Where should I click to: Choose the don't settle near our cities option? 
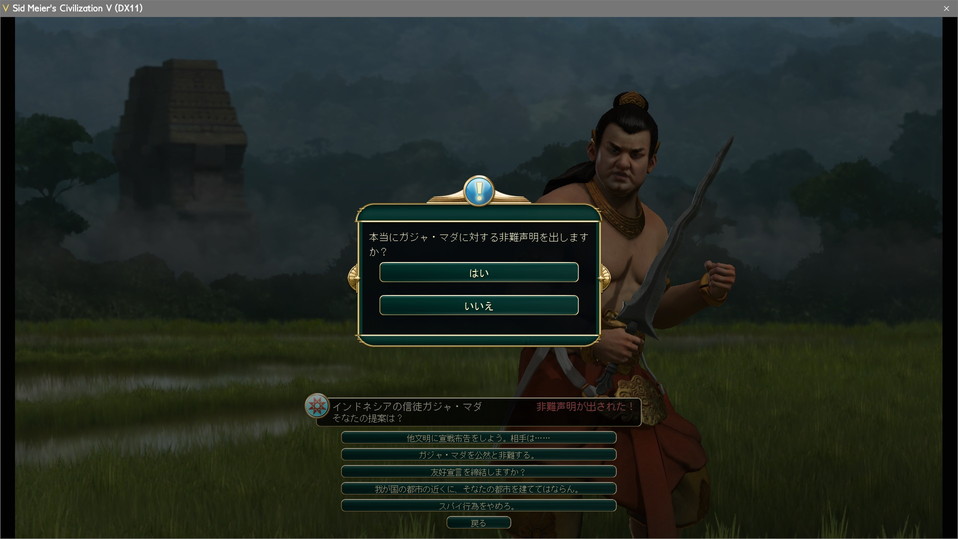tap(478, 489)
